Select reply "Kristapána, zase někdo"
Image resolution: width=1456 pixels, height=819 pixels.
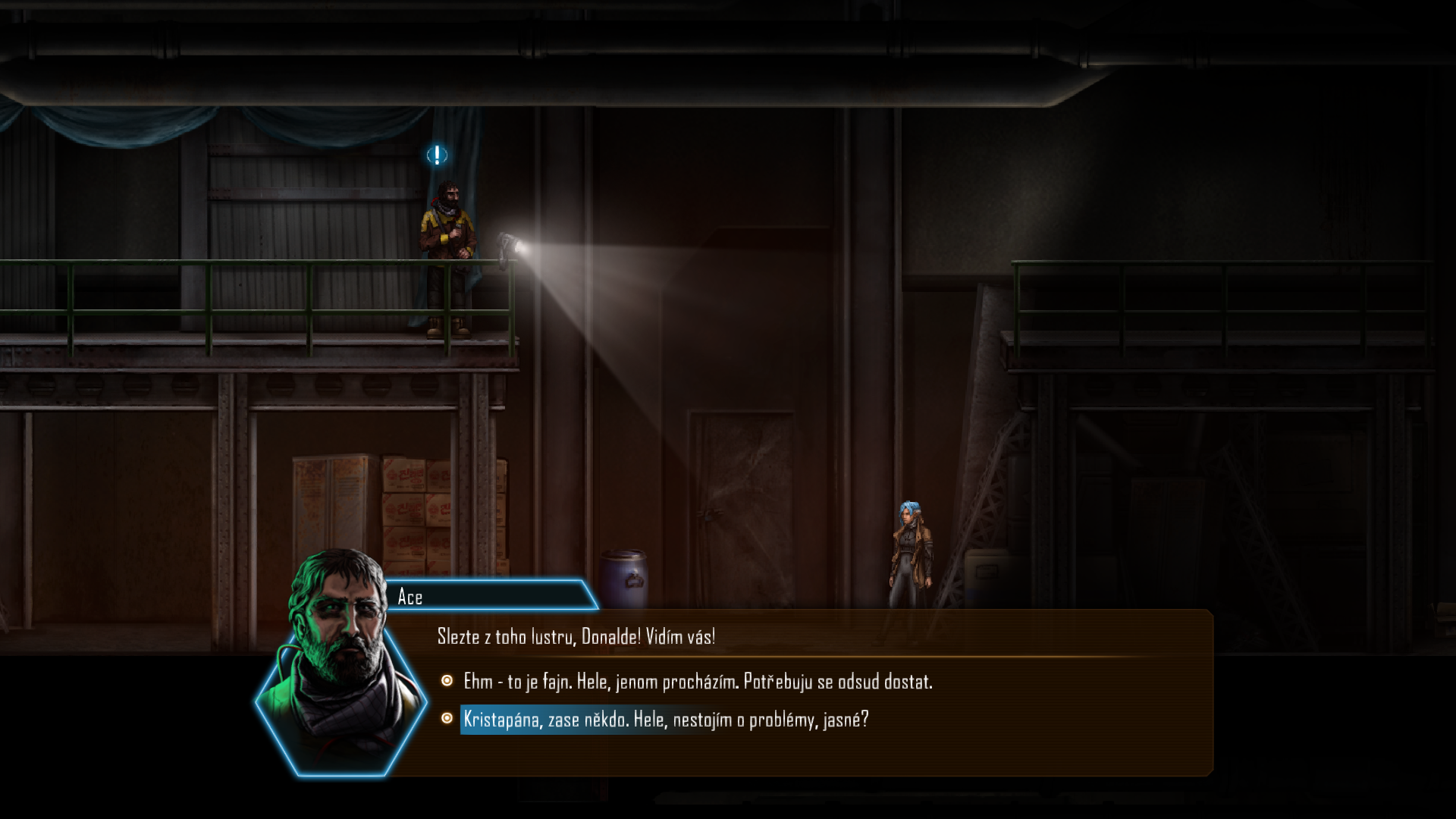coord(665,720)
